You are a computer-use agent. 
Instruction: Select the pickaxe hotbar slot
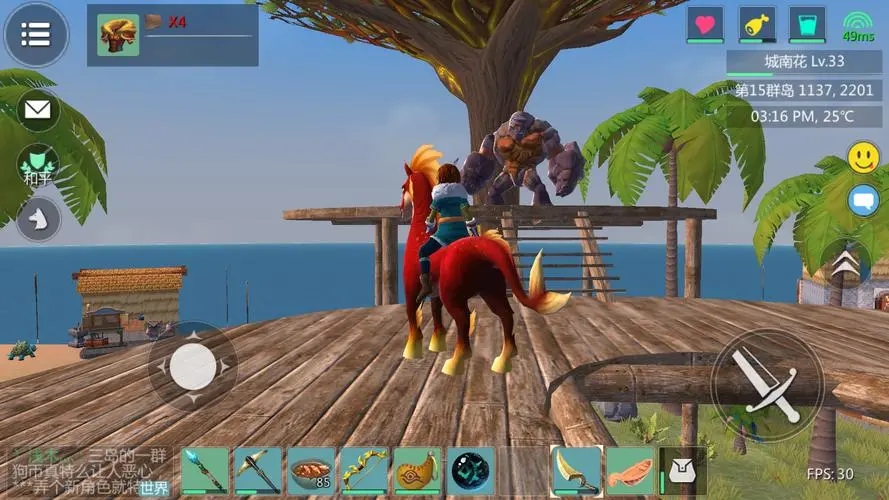pos(258,471)
